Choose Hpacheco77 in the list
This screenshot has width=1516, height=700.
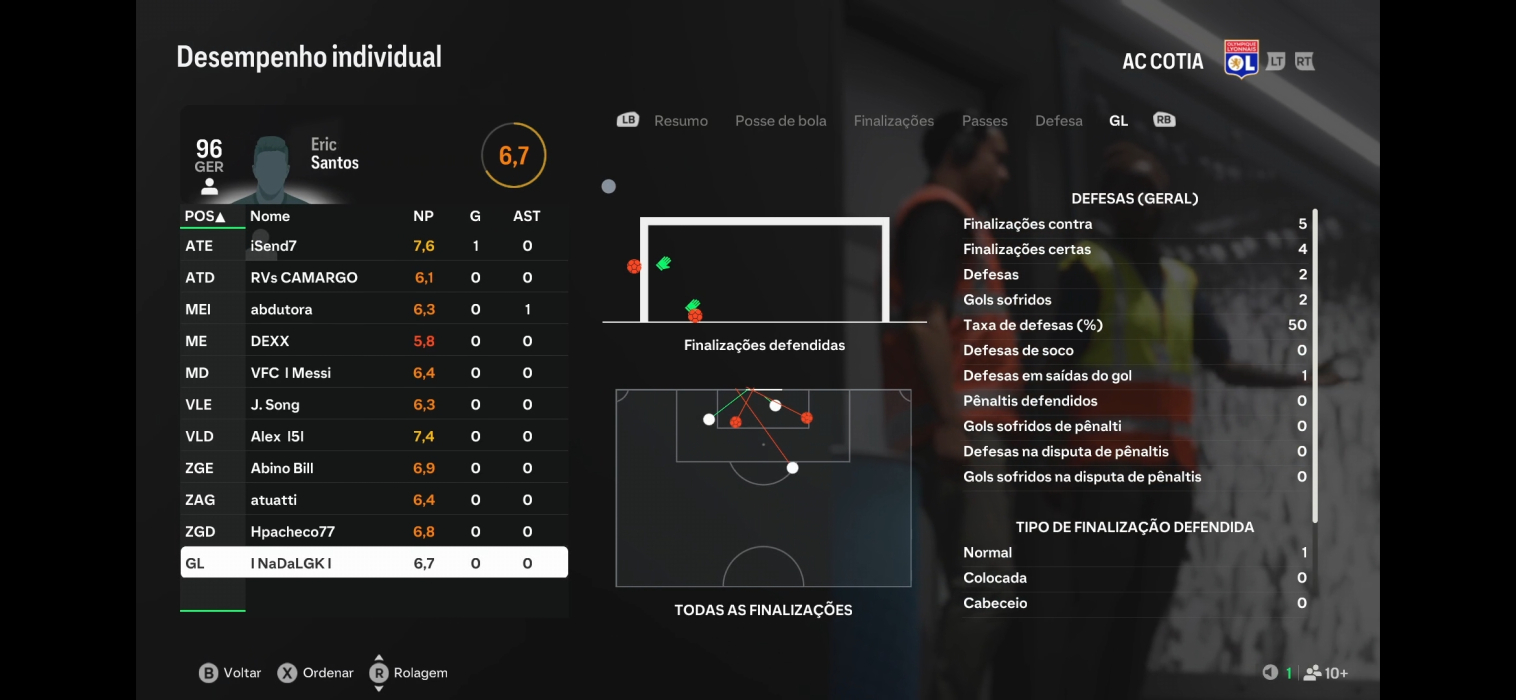[x=373, y=532]
